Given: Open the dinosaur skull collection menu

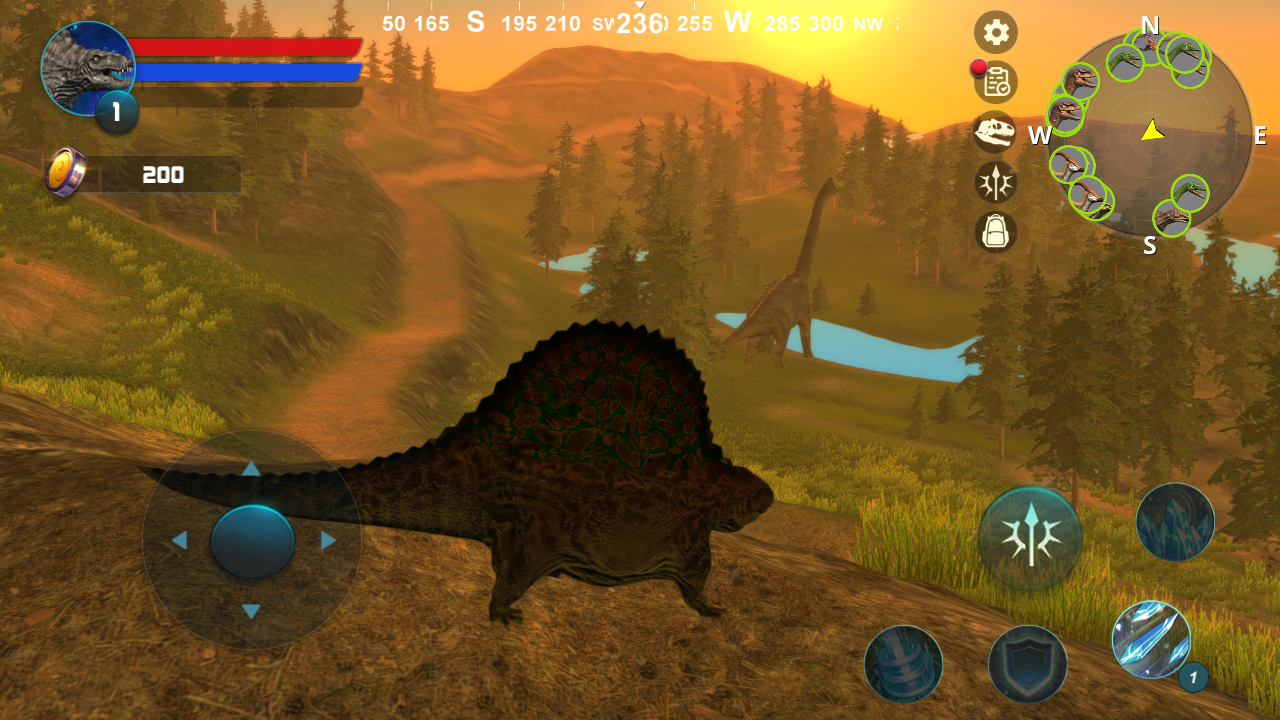Looking at the screenshot, I should tap(995, 133).
